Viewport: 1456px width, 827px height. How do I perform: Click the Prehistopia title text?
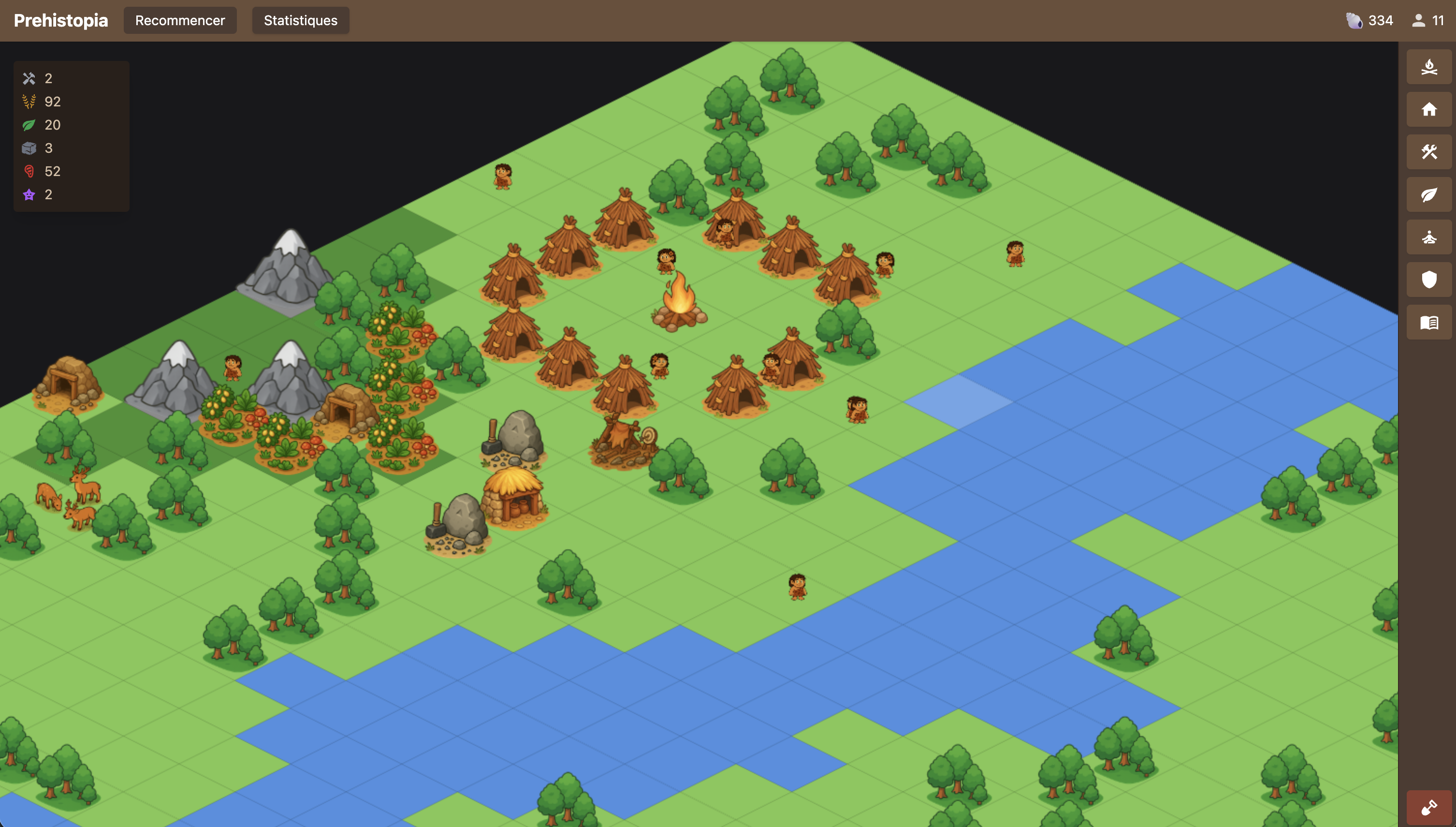pyautogui.click(x=60, y=20)
